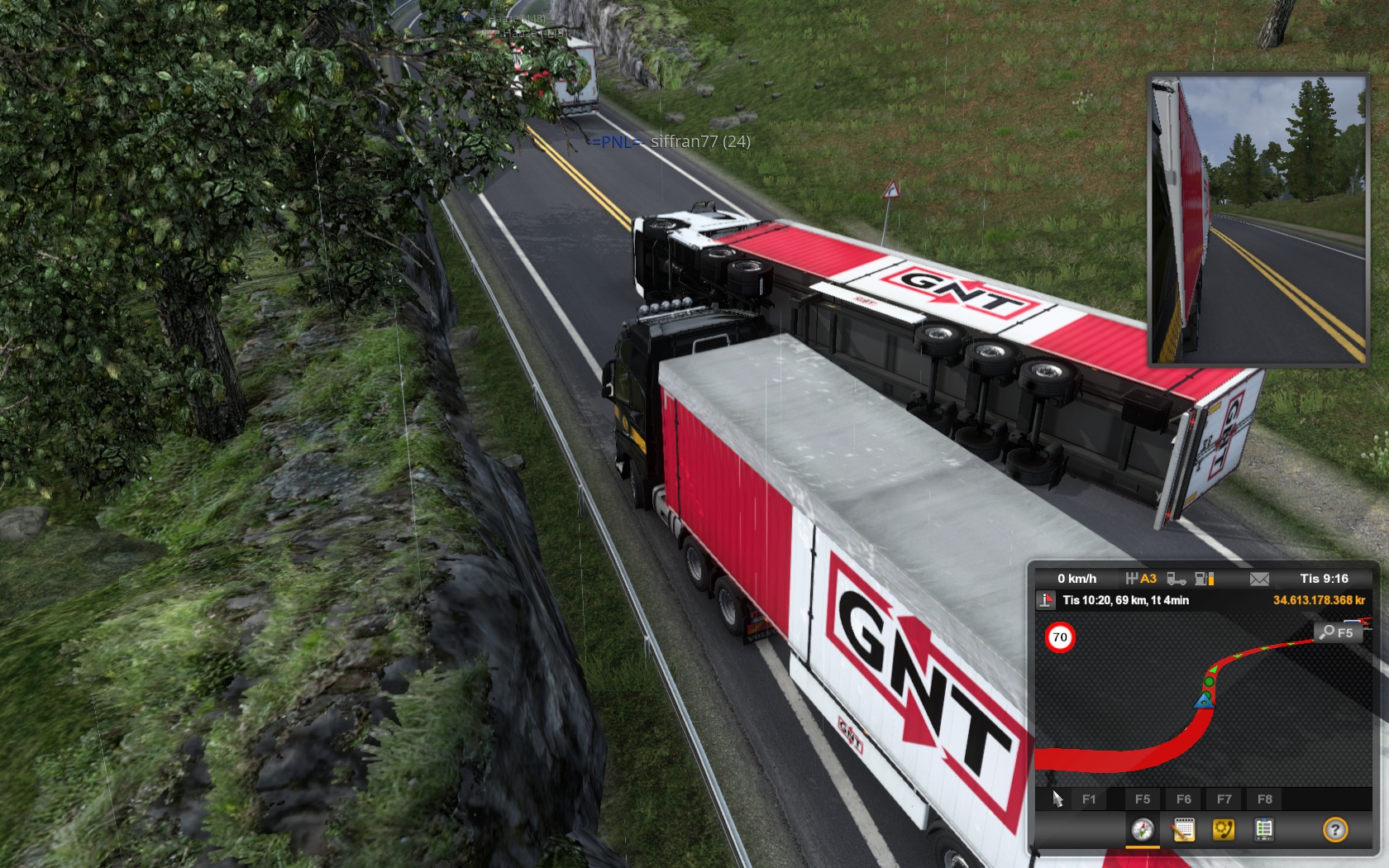Select the route advisor GPS minimap

click(x=1203, y=703)
